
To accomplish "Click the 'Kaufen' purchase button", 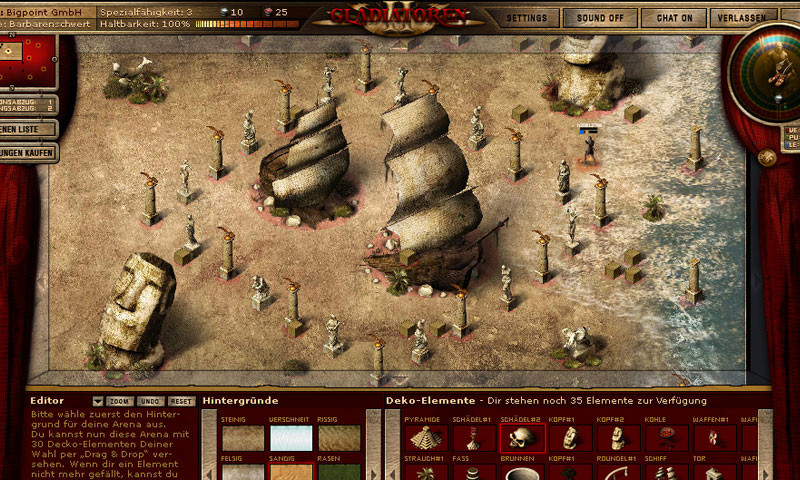I will coord(26,152).
